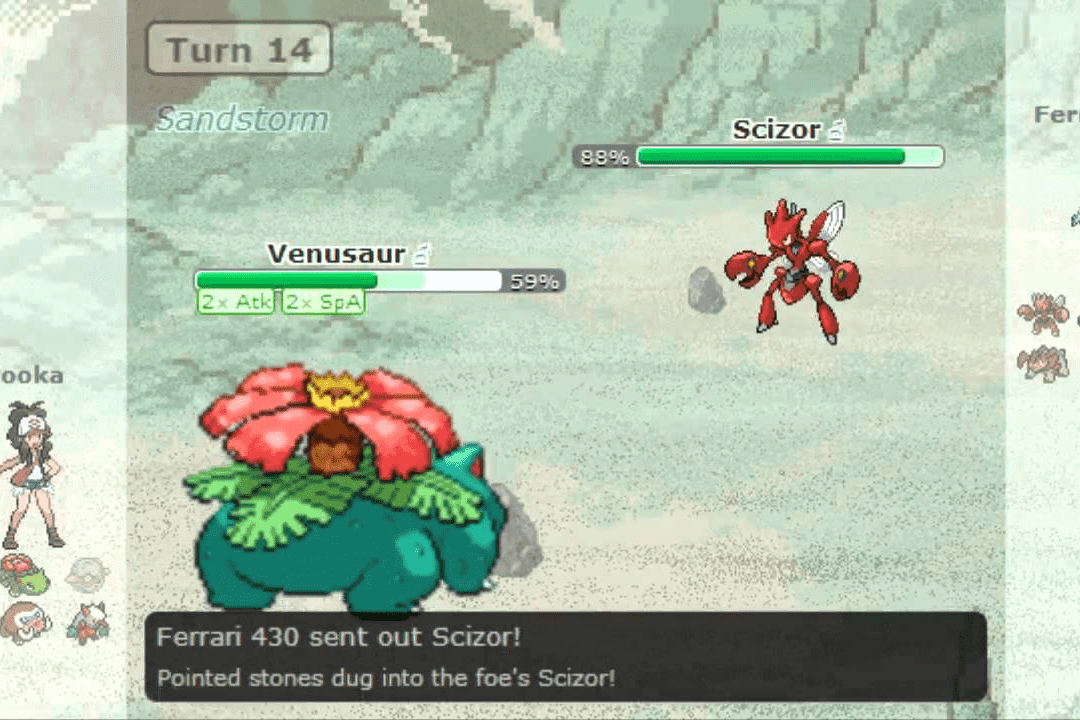Screen dimensions: 1080x720
Task: Select the opponent's brown Pokémon team icon
Action: (x=1042, y=362)
